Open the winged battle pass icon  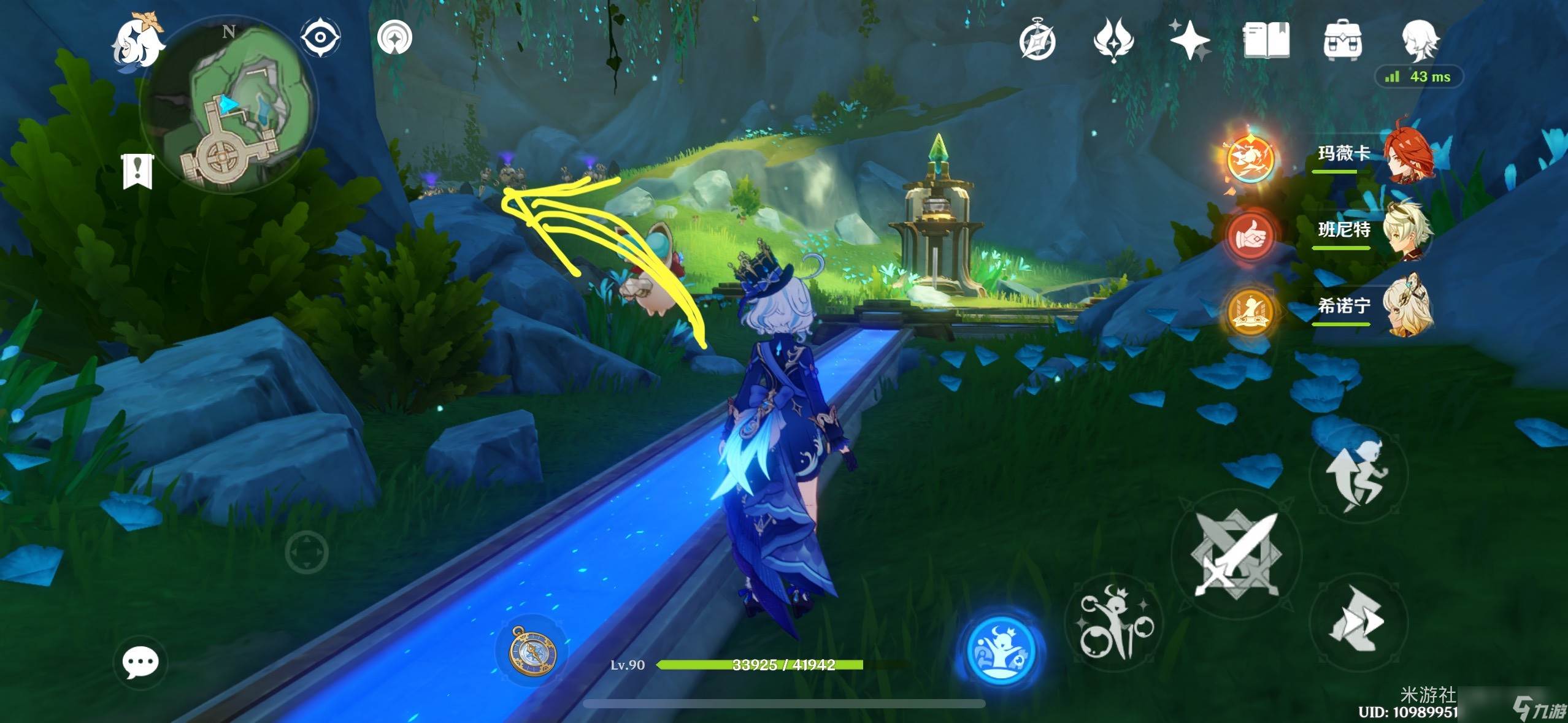pyautogui.click(x=1113, y=40)
